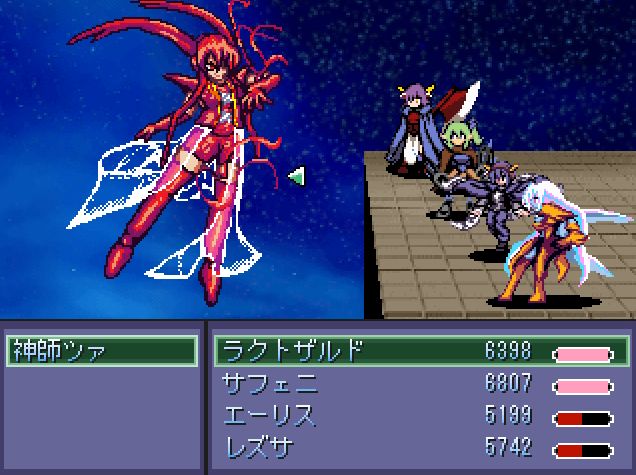Click the レズサ party entry

[x=420, y=447]
